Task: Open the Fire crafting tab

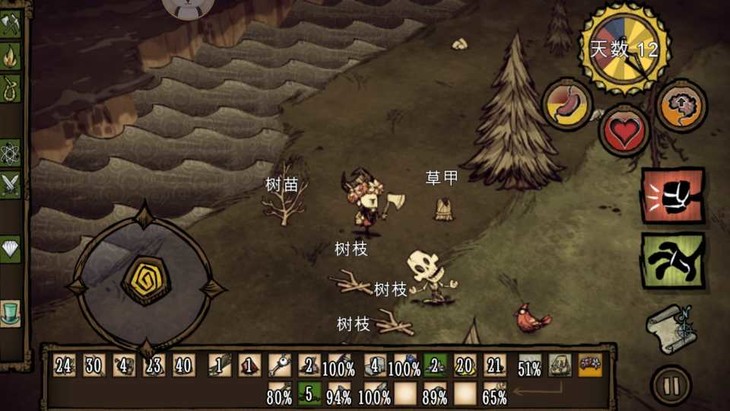Action: pos(11,56)
